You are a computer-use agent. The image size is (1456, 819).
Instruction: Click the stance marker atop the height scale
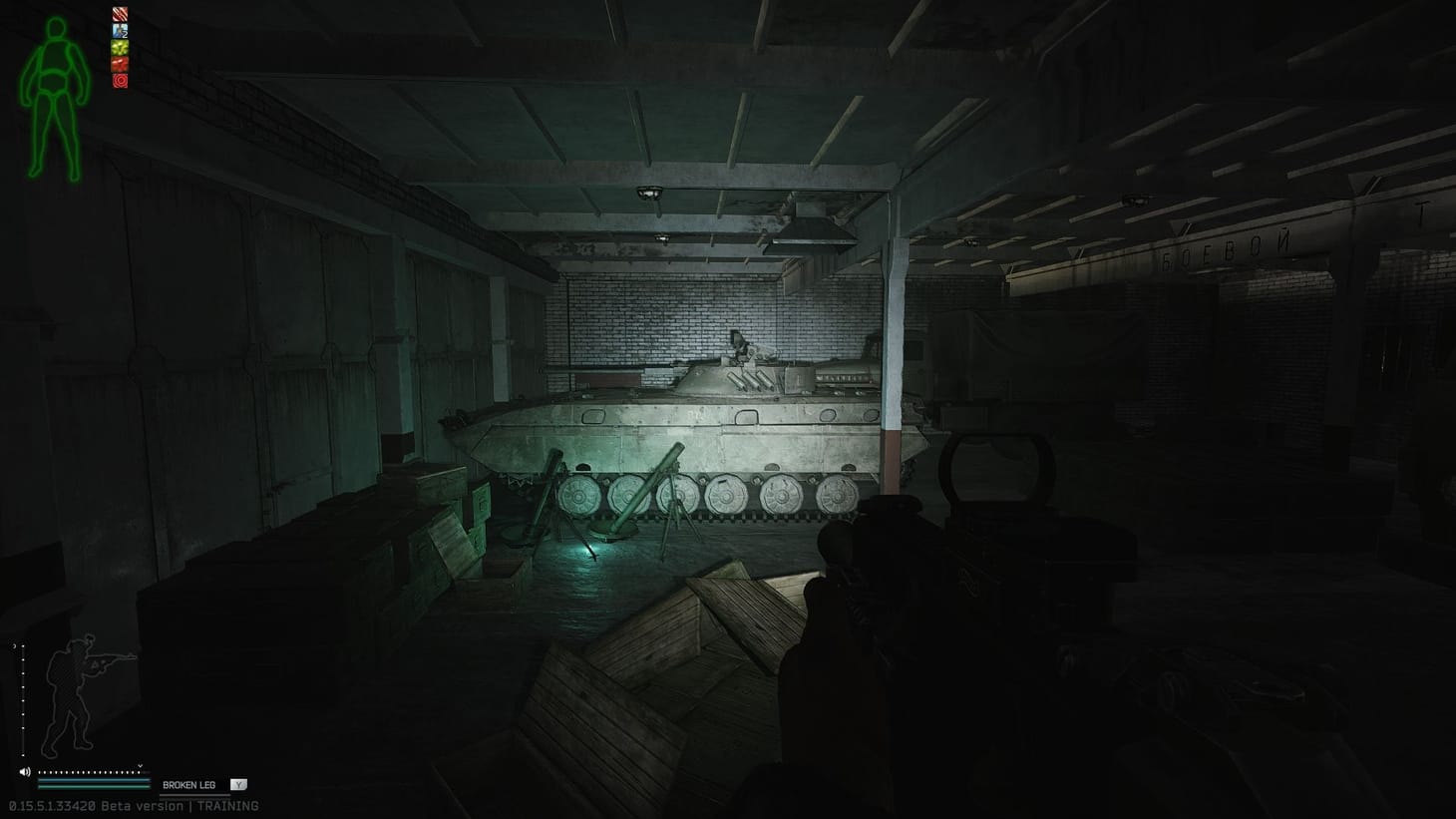tap(15, 644)
